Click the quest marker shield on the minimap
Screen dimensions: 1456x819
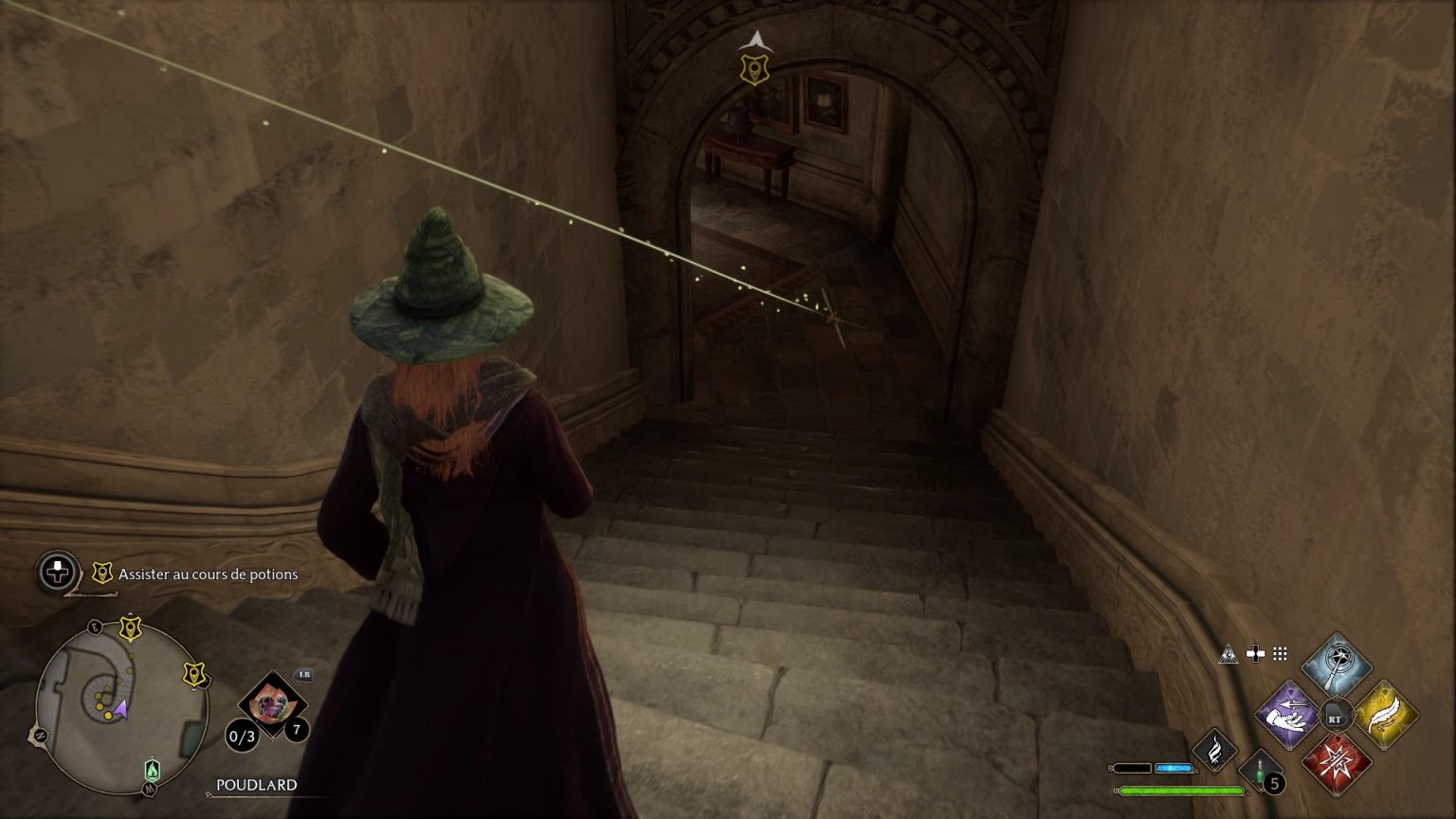(x=130, y=626)
